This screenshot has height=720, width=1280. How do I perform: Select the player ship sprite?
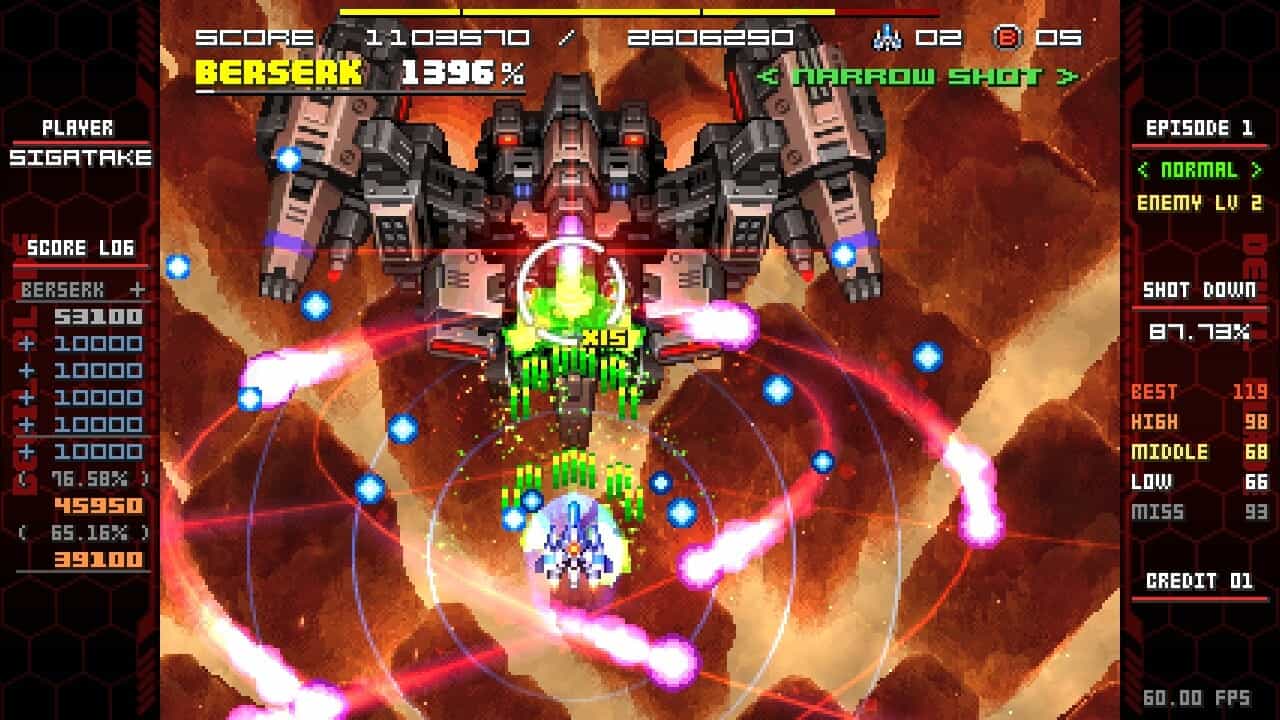(x=570, y=549)
